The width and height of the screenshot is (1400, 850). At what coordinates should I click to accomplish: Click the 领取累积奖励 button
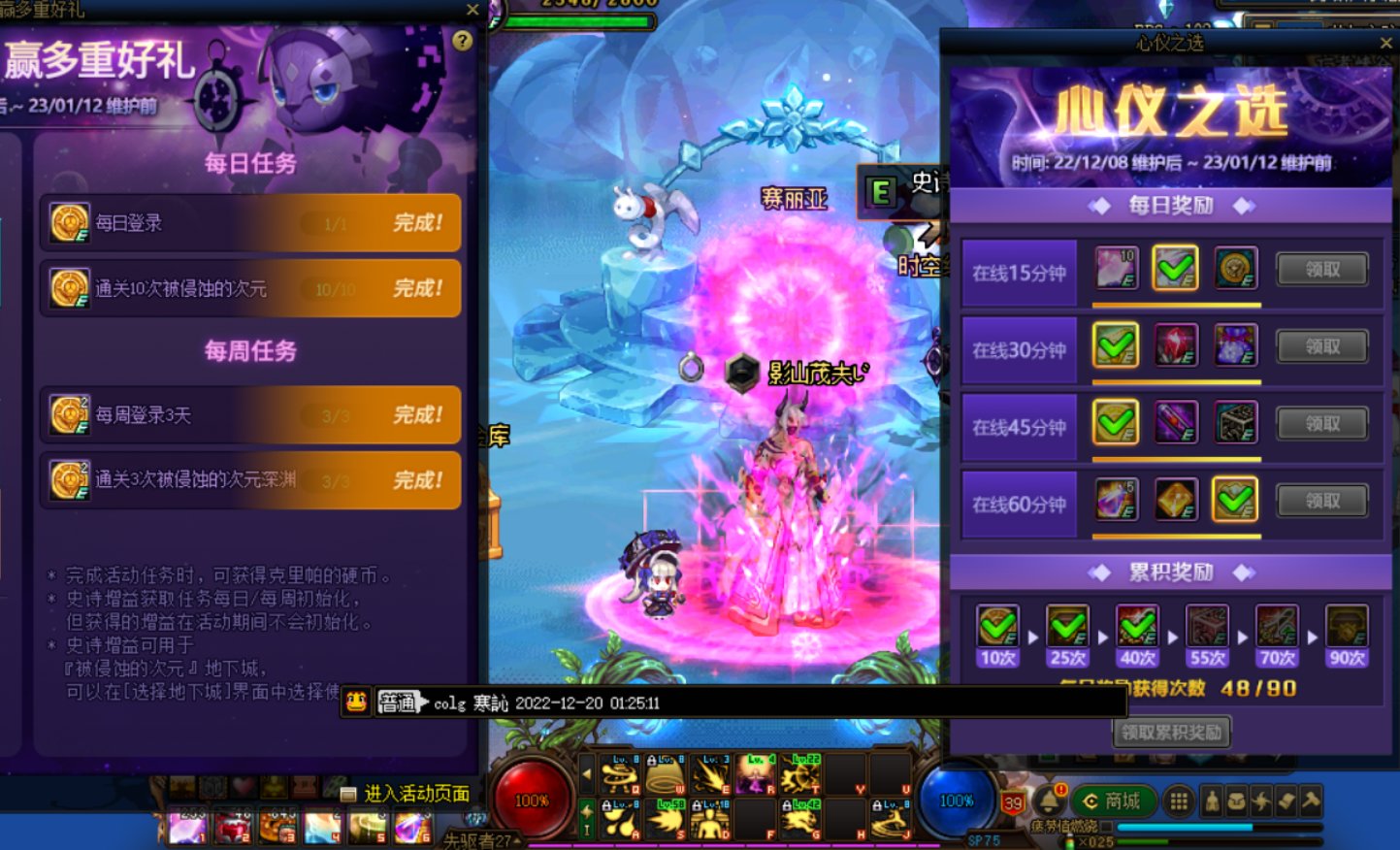(1171, 733)
